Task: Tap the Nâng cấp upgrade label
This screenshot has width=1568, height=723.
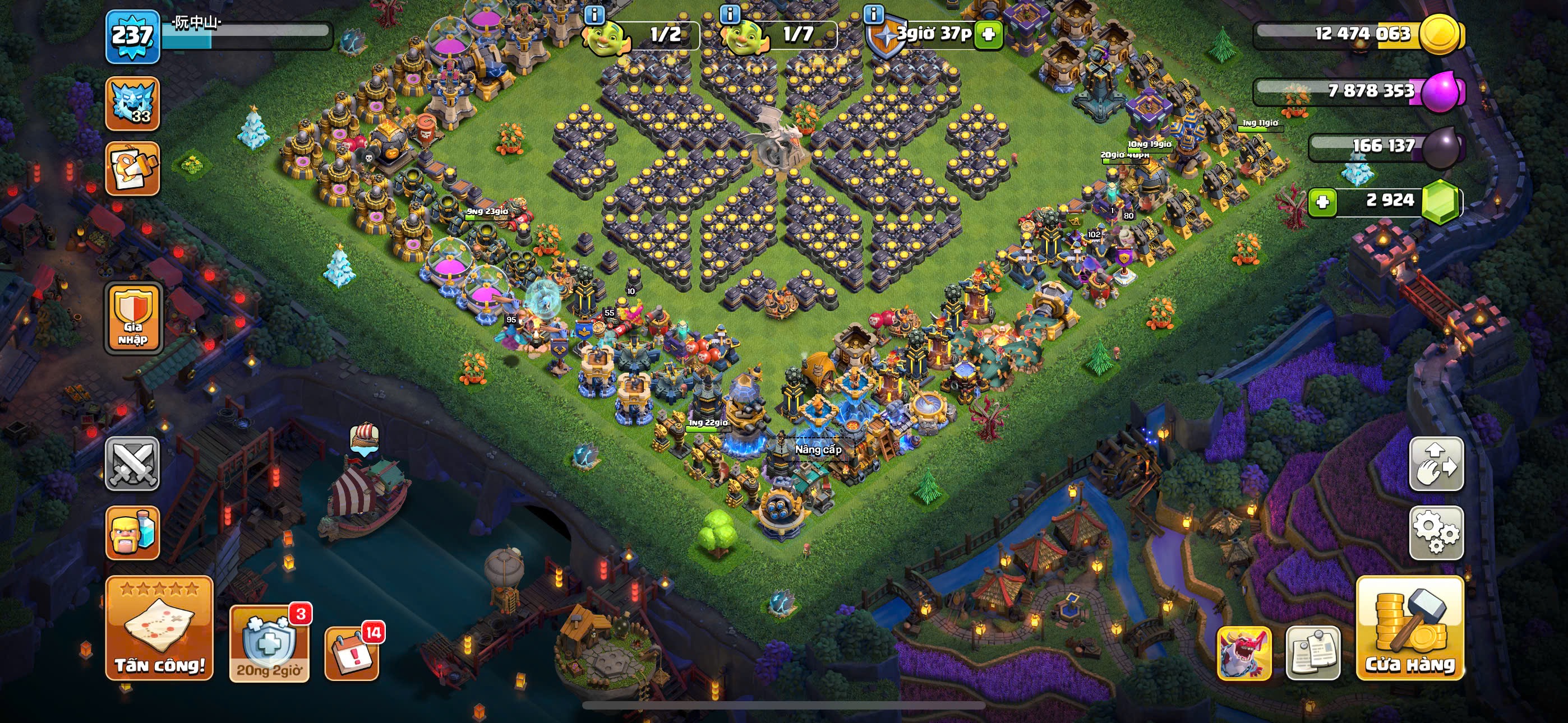Action: click(x=818, y=449)
